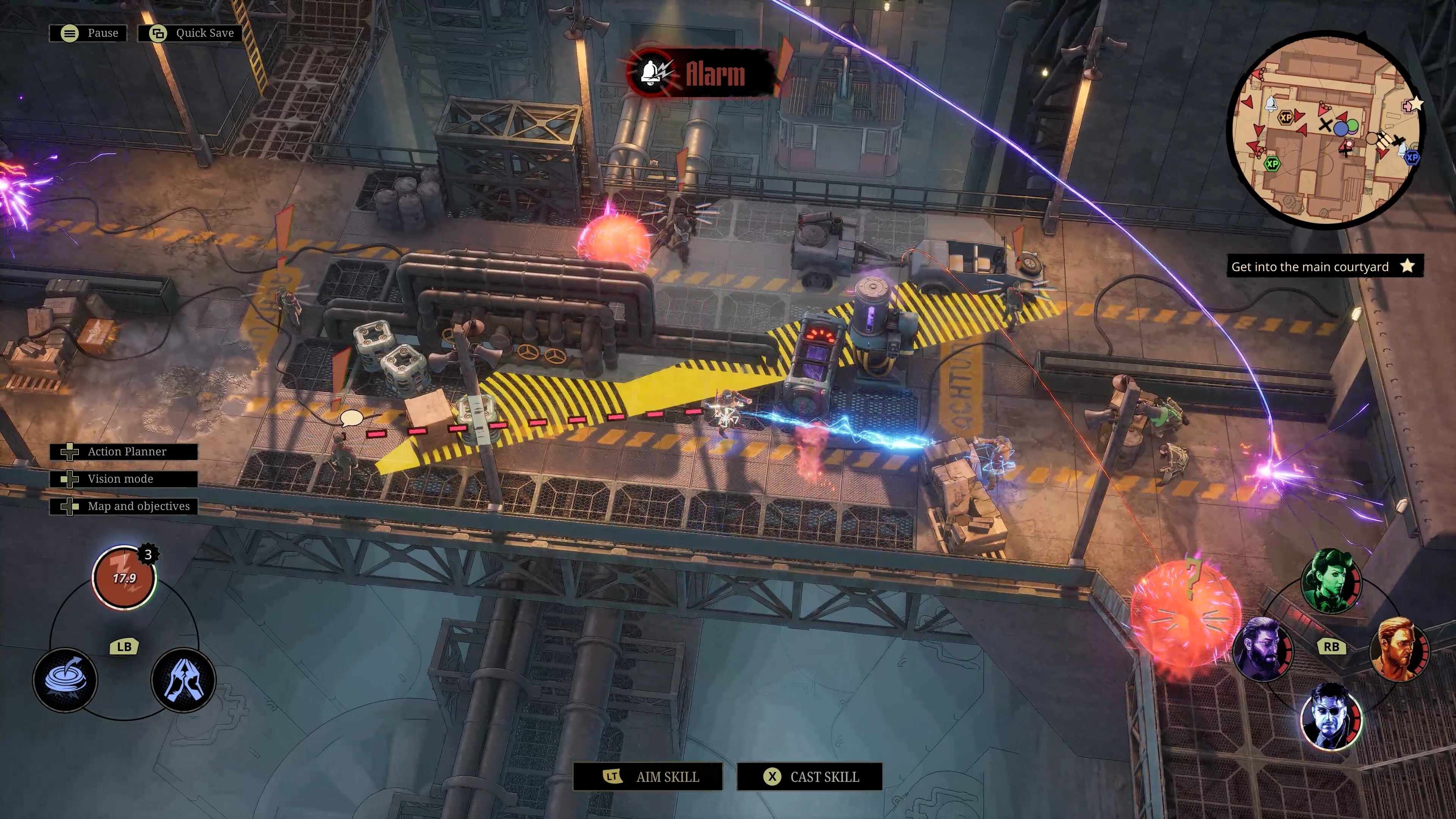Open Map and objectives
This screenshot has width=1456, height=819.
(124, 507)
